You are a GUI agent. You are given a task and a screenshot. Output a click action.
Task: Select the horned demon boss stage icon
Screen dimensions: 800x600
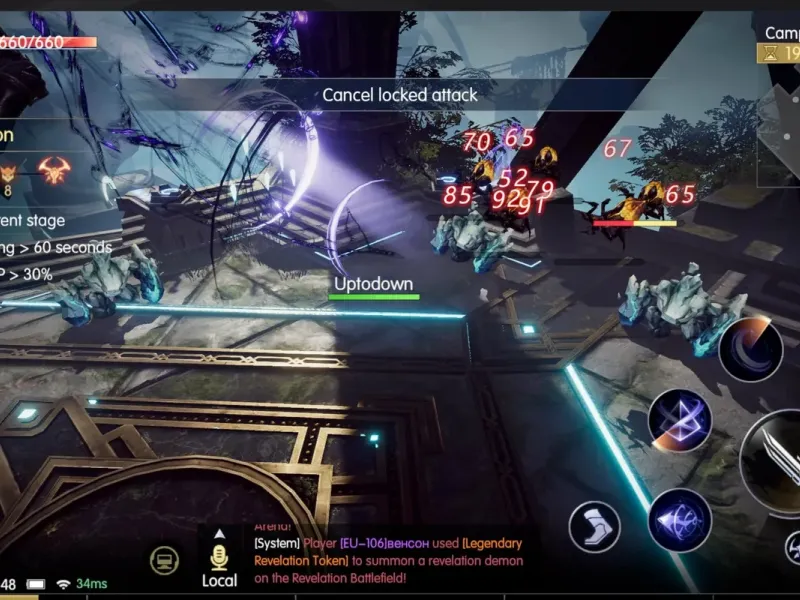56,170
